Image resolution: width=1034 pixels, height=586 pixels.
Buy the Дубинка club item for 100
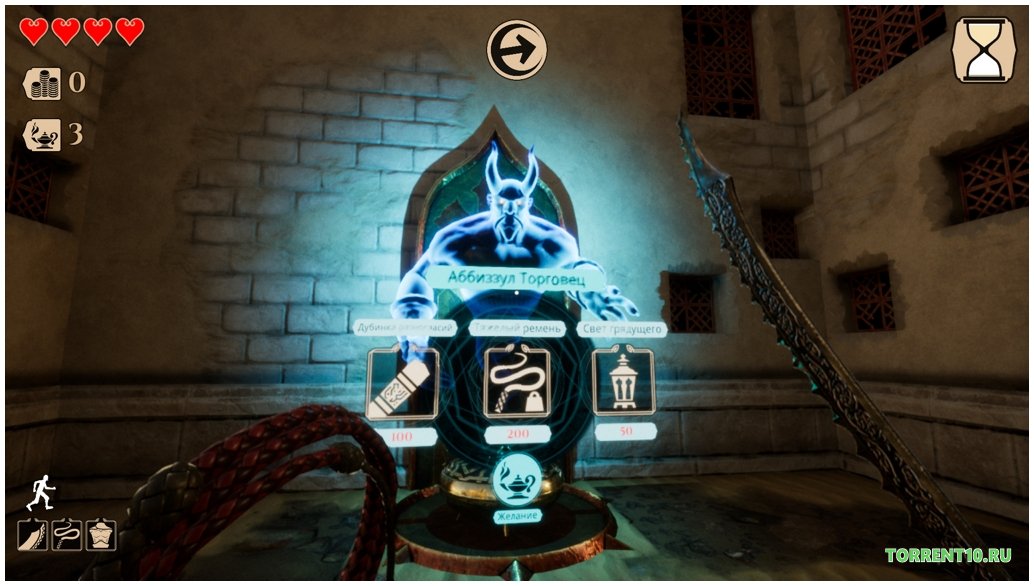click(403, 383)
